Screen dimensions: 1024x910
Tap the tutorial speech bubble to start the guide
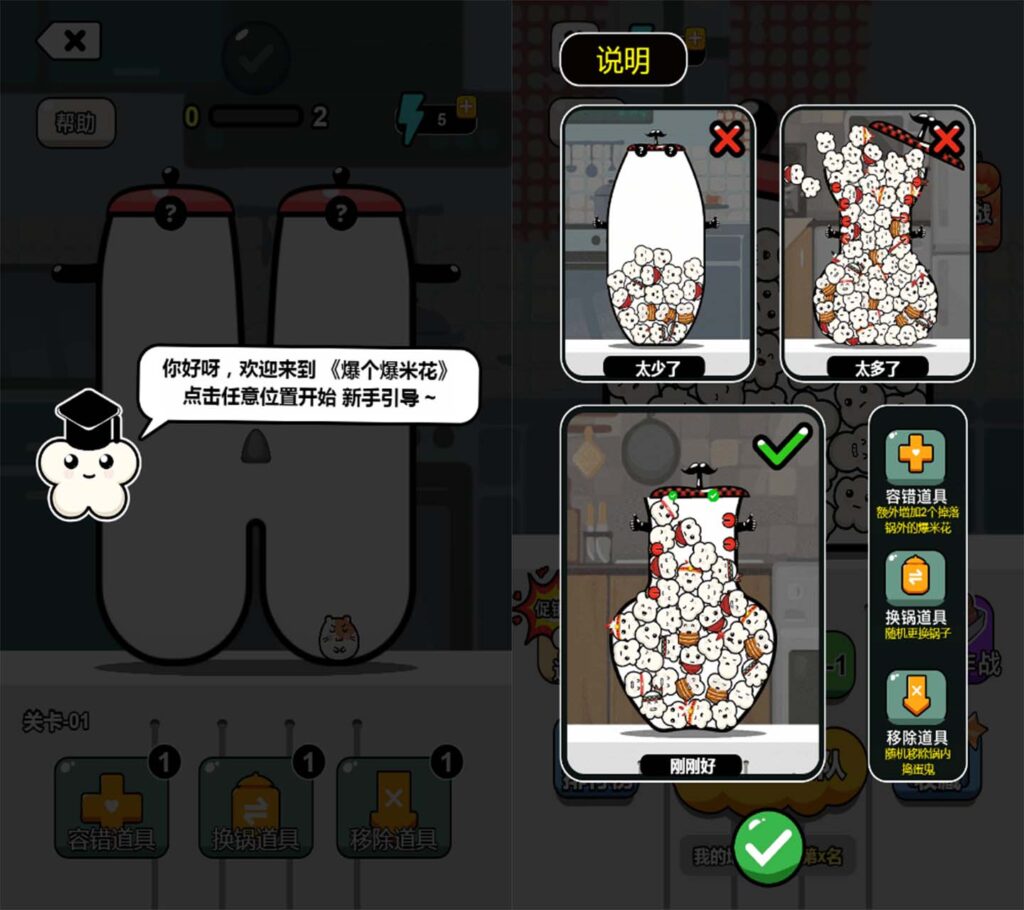[308, 383]
